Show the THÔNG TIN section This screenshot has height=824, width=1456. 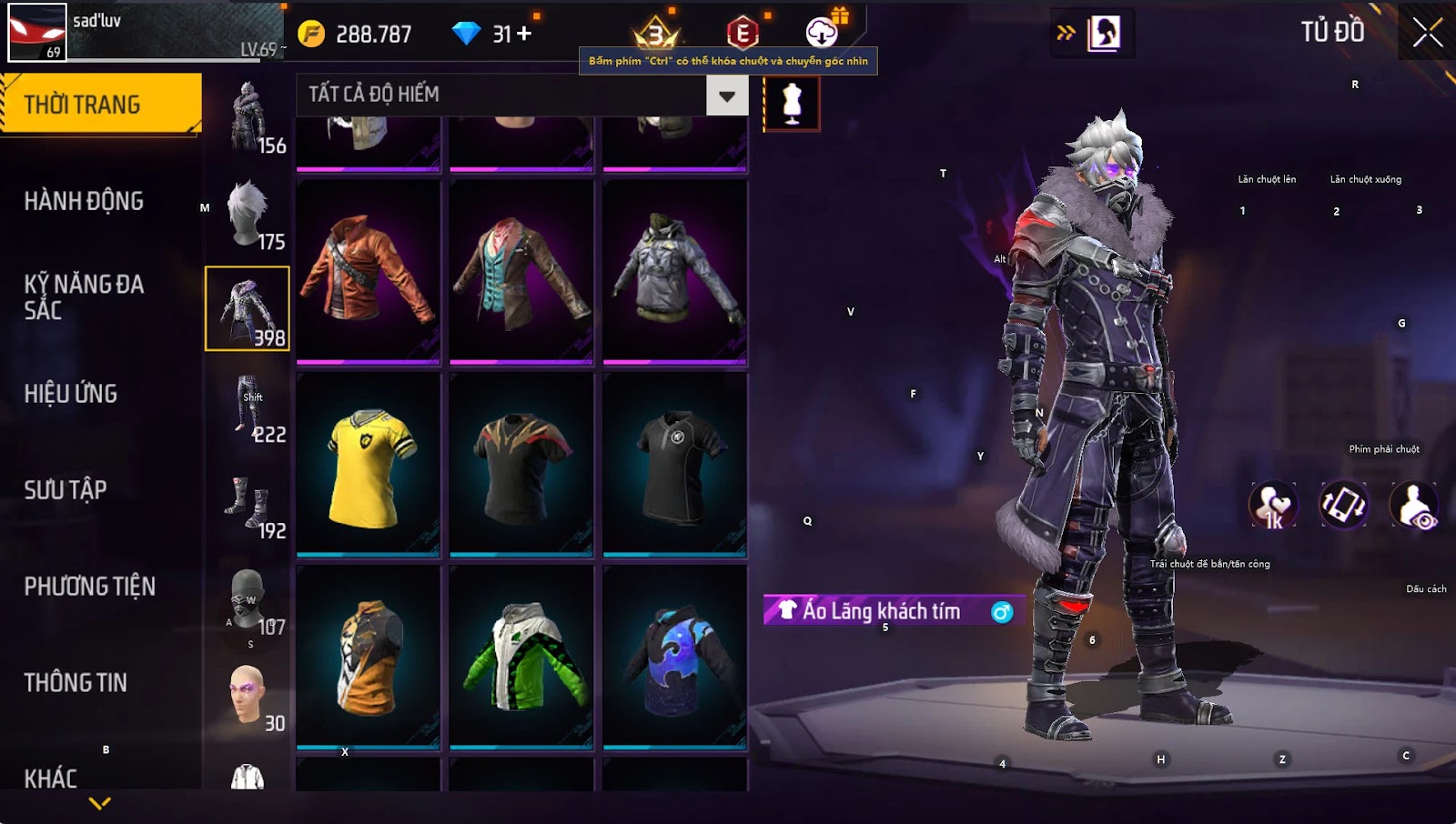coord(76,683)
